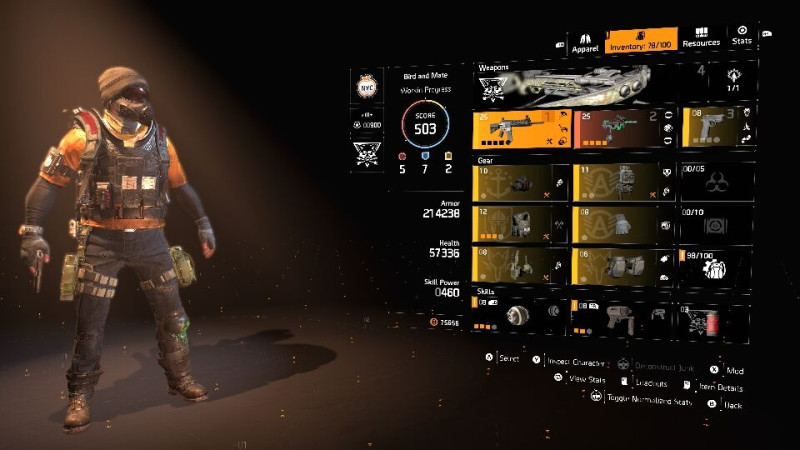Open the biohazard slot showing 00/05
The height and width of the screenshot is (450, 800).
click(714, 183)
